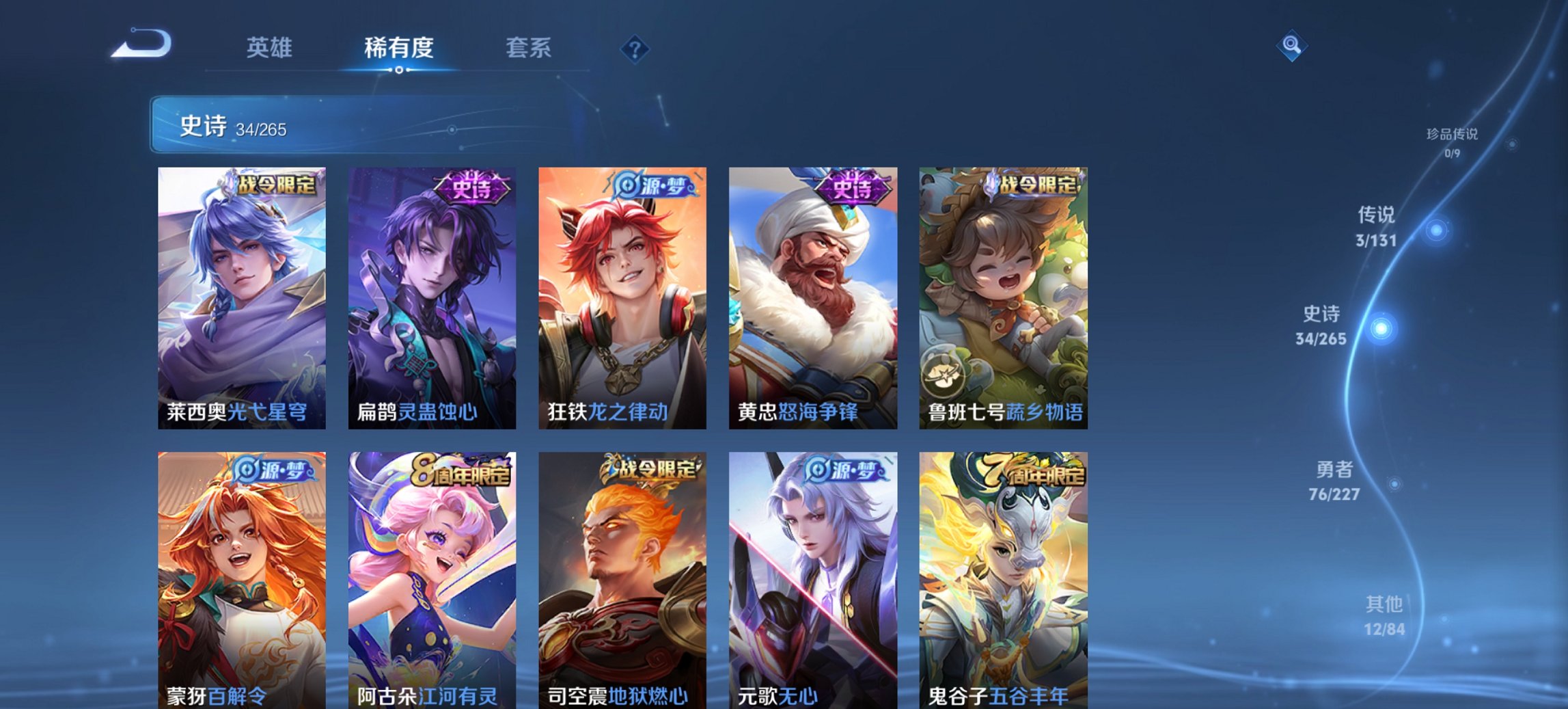Click the help question mark icon
Screen dimensions: 1568x709
point(635,48)
